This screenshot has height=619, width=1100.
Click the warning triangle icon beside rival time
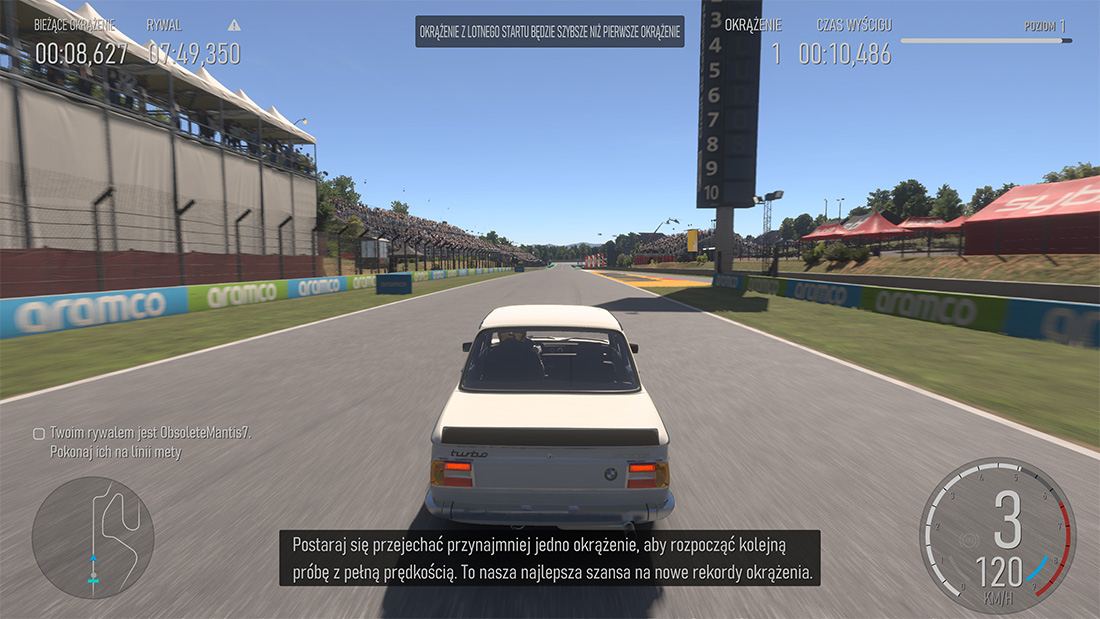pyautogui.click(x=234, y=25)
